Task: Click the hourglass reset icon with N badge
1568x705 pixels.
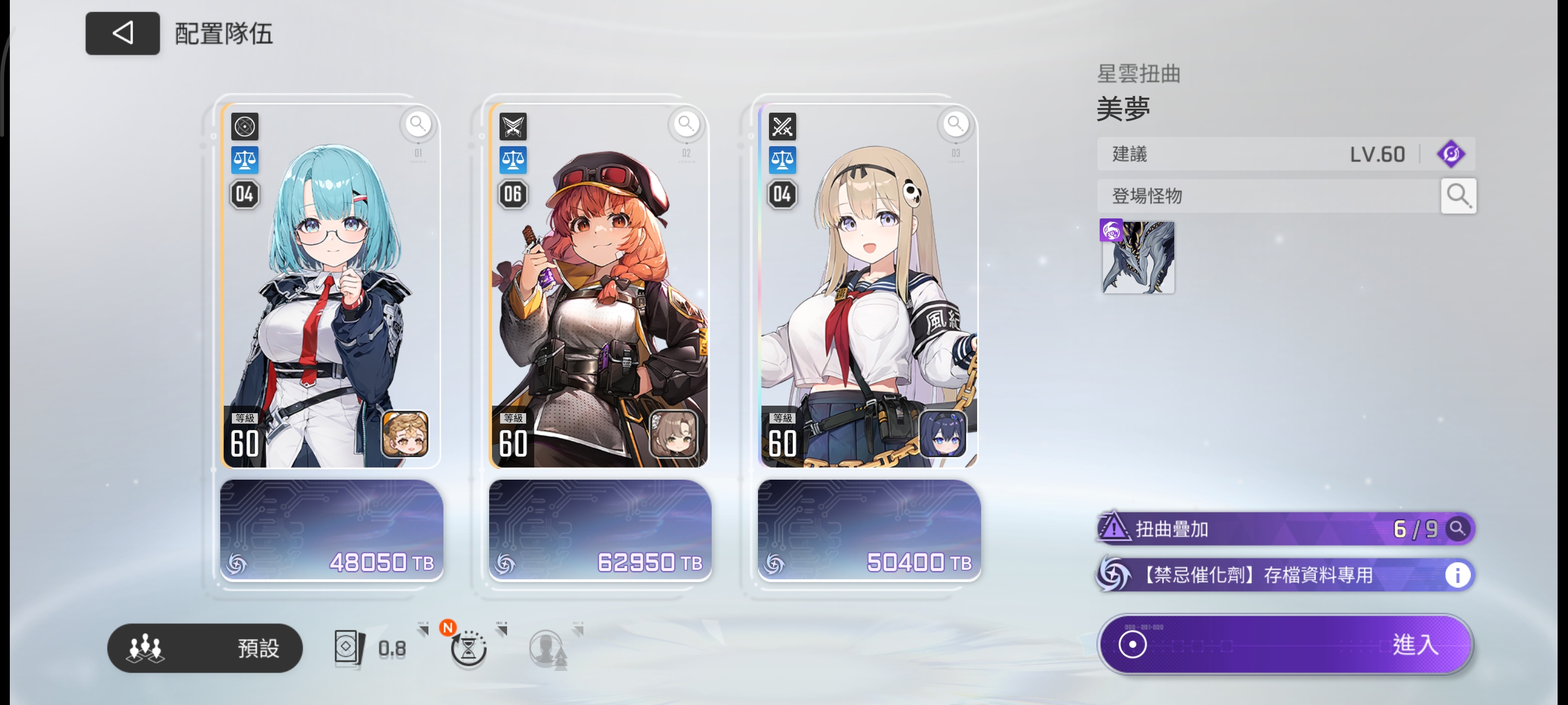Action: coord(468,648)
